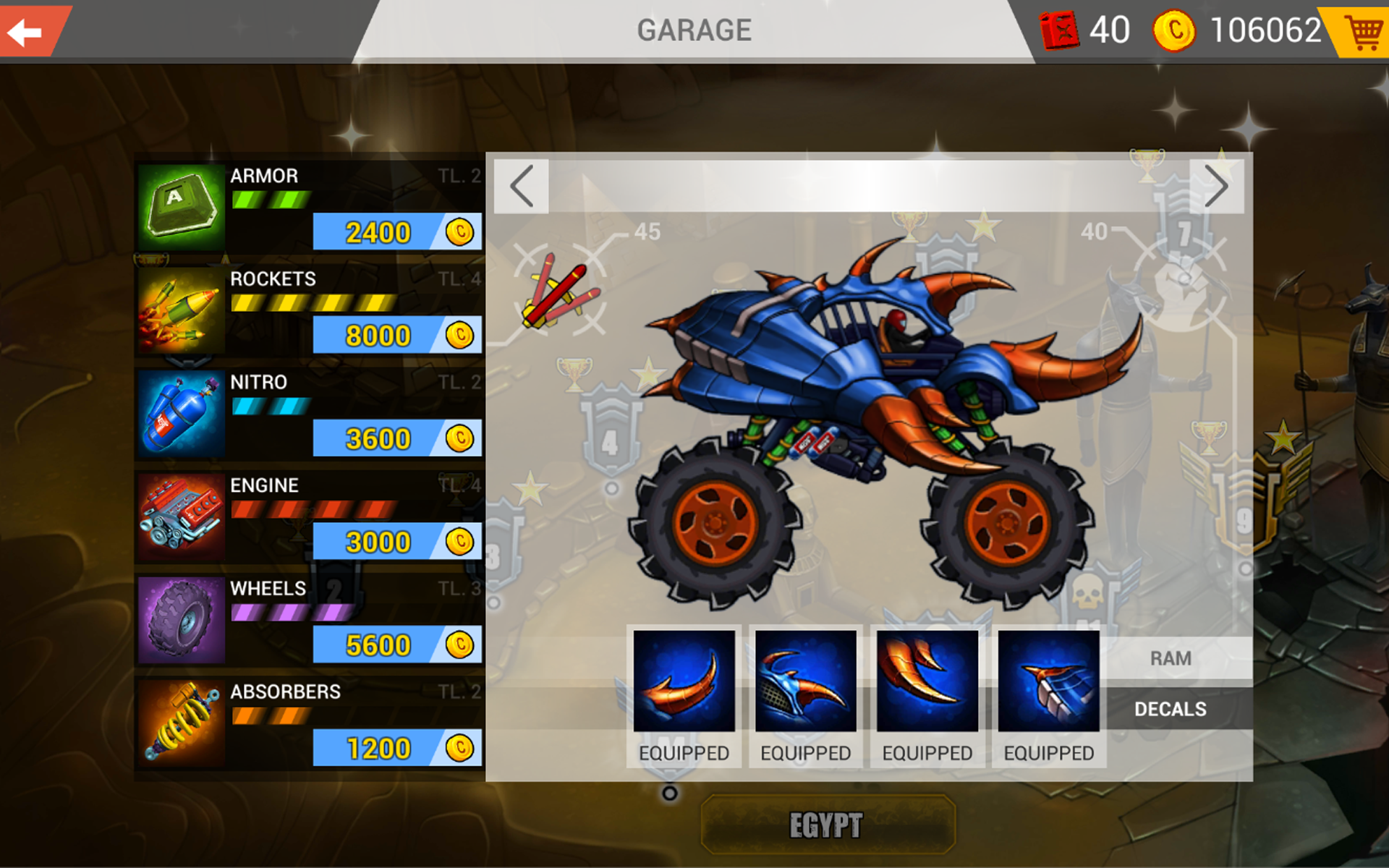Buy the Armor upgrade for 2400 coins
The height and width of the screenshot is (868, 1389).
point(396,233)
